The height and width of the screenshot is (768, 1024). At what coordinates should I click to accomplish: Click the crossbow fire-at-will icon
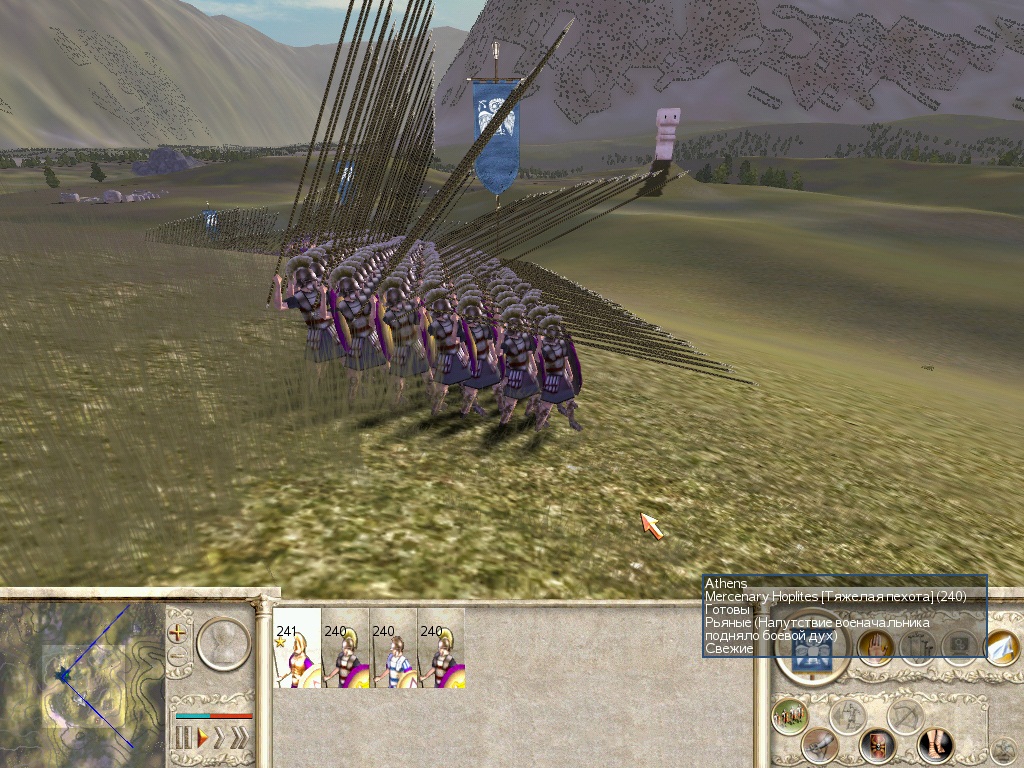(x=907, y=716)
